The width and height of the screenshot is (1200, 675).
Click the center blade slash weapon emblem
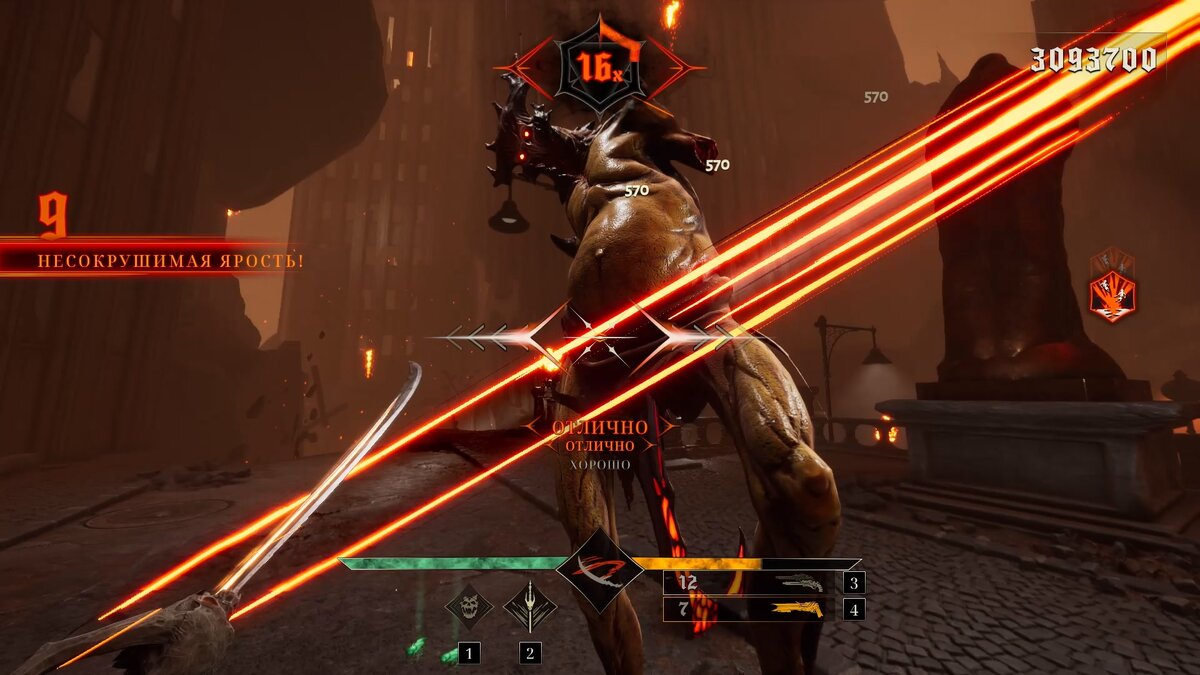[x=599, y=571]
